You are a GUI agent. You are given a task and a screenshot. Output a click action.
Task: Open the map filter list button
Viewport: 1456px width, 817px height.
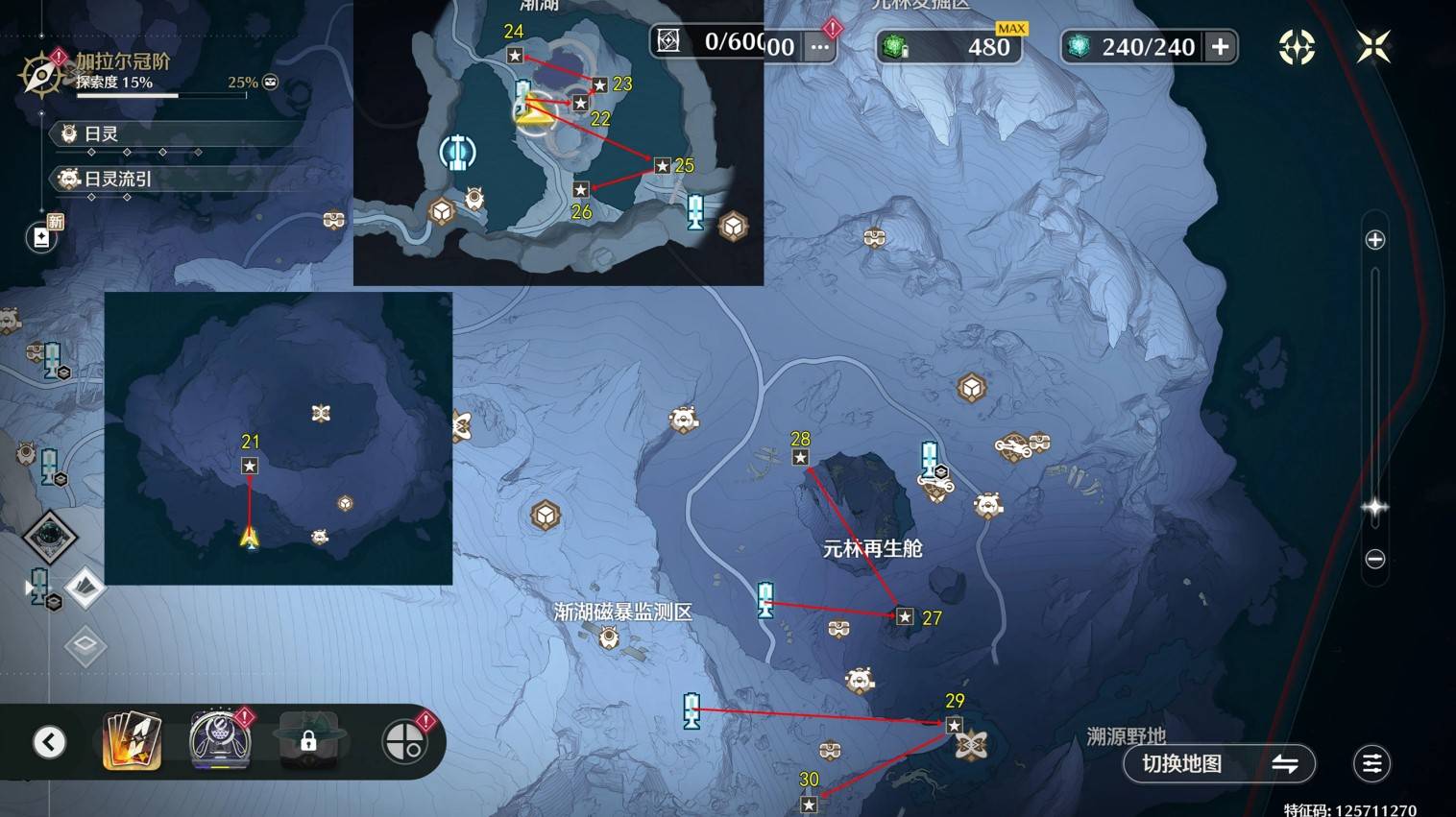[1371, 764]
